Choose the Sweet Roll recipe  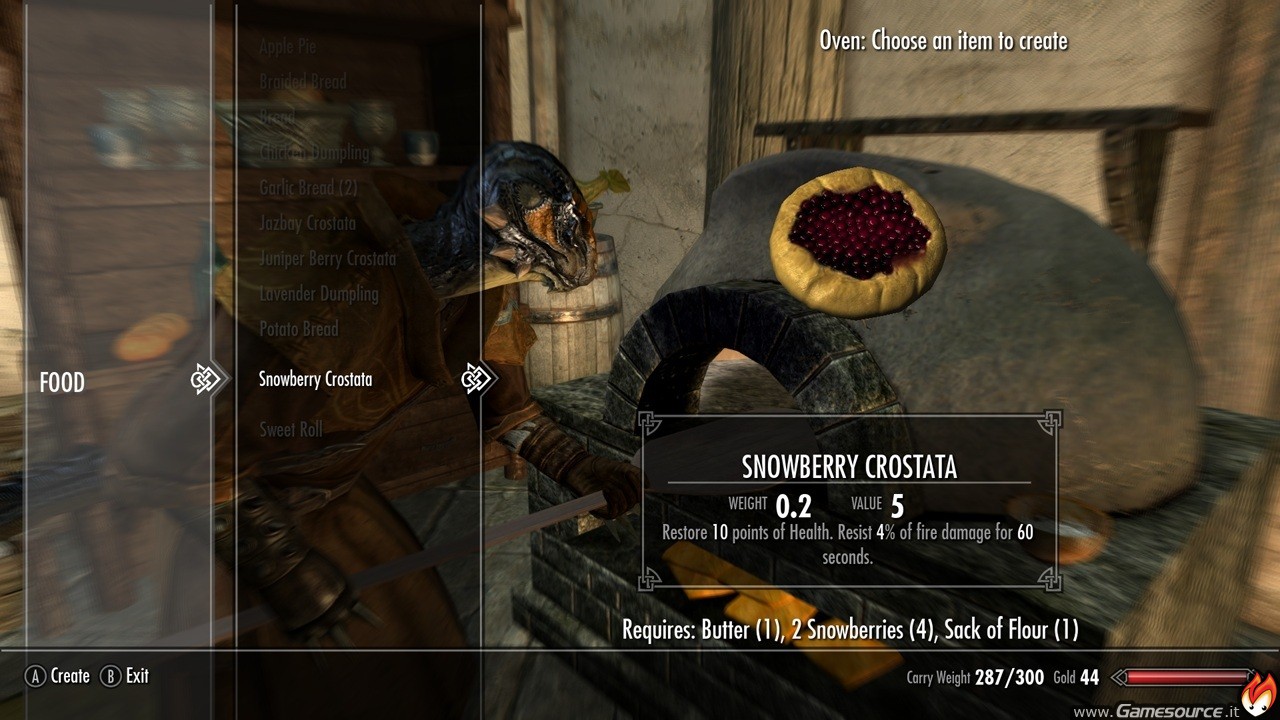pyautogui.click(x=290, y=430)
